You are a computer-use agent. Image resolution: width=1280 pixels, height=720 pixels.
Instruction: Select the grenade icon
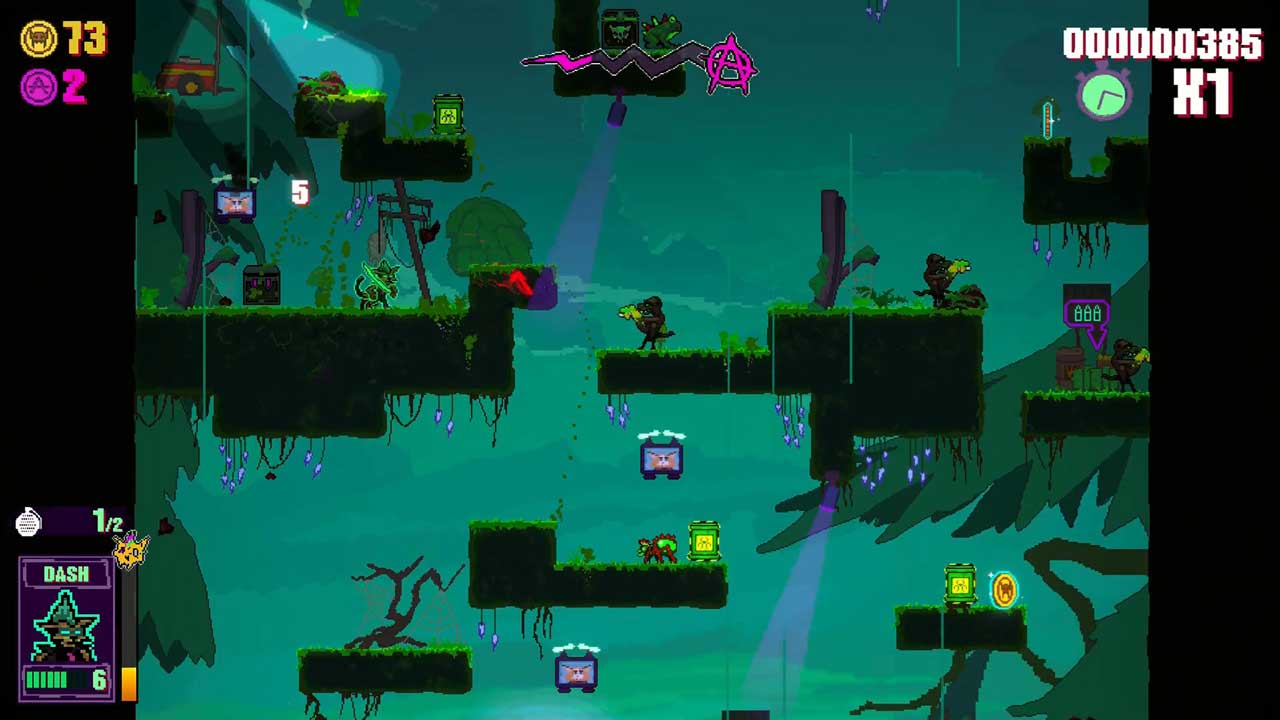click(x=29, y=521)
